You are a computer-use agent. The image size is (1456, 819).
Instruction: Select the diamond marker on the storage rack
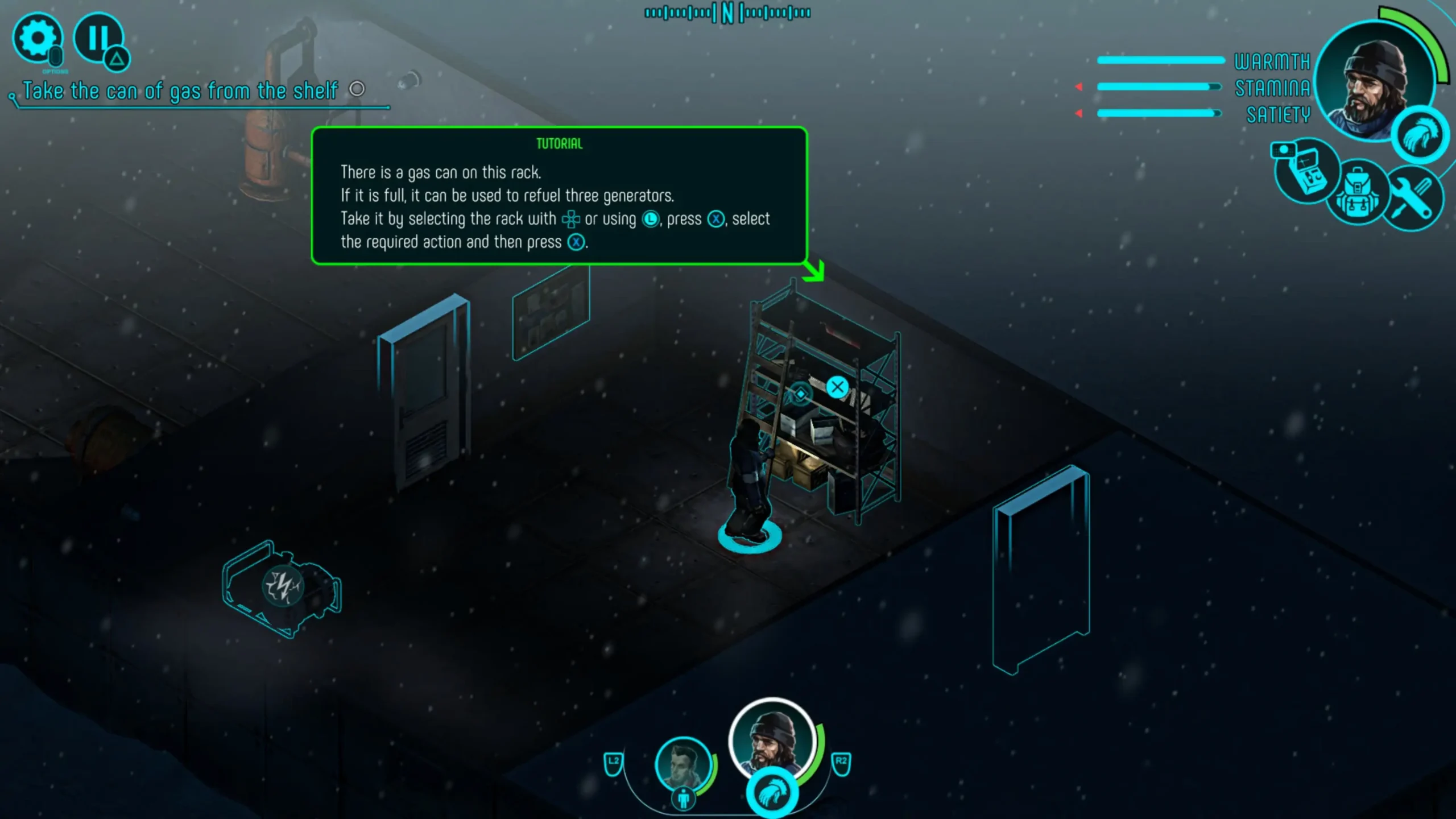[800, 394]
